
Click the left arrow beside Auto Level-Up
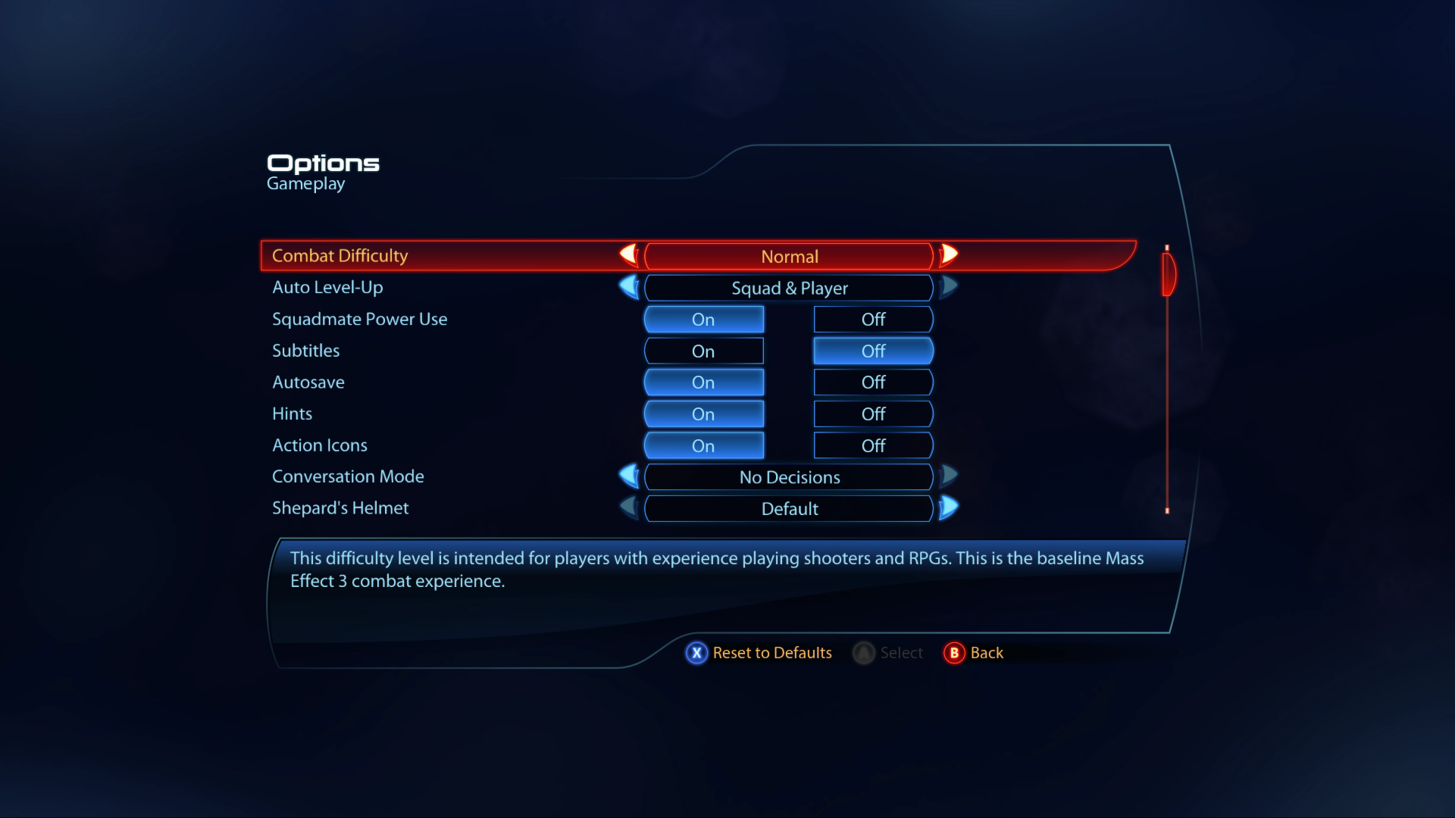pos(628,288)
